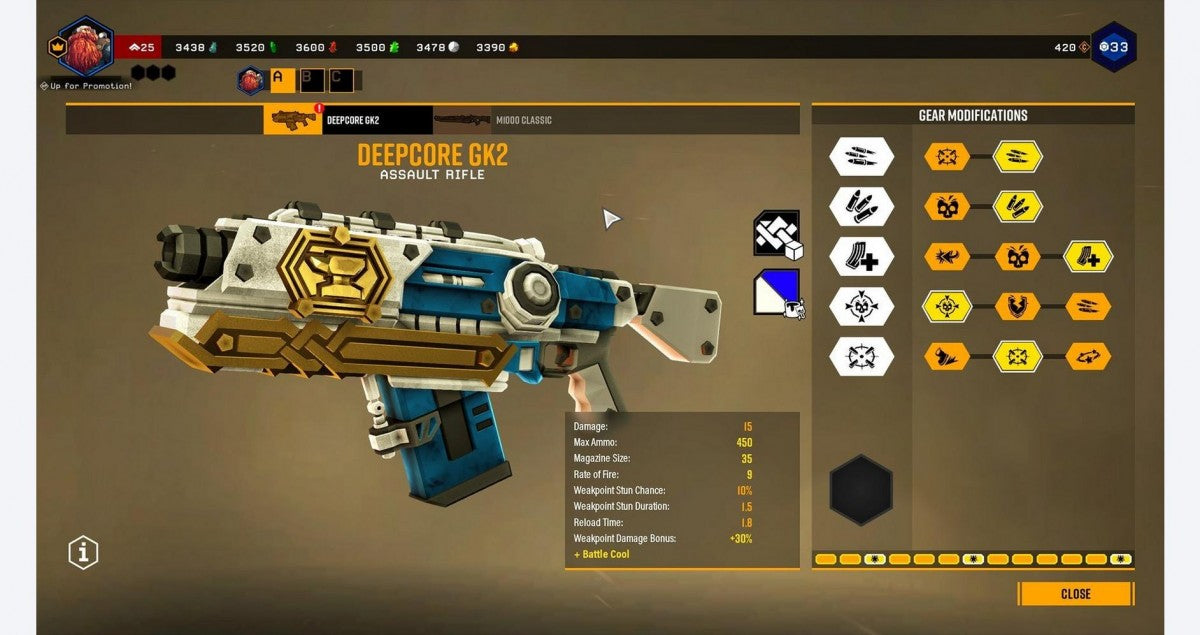This screenshot has width=1200, height=635.
Task: Choose the orange cracked-armor modification
Action: pyautogui.click(x=1017, y=306)
